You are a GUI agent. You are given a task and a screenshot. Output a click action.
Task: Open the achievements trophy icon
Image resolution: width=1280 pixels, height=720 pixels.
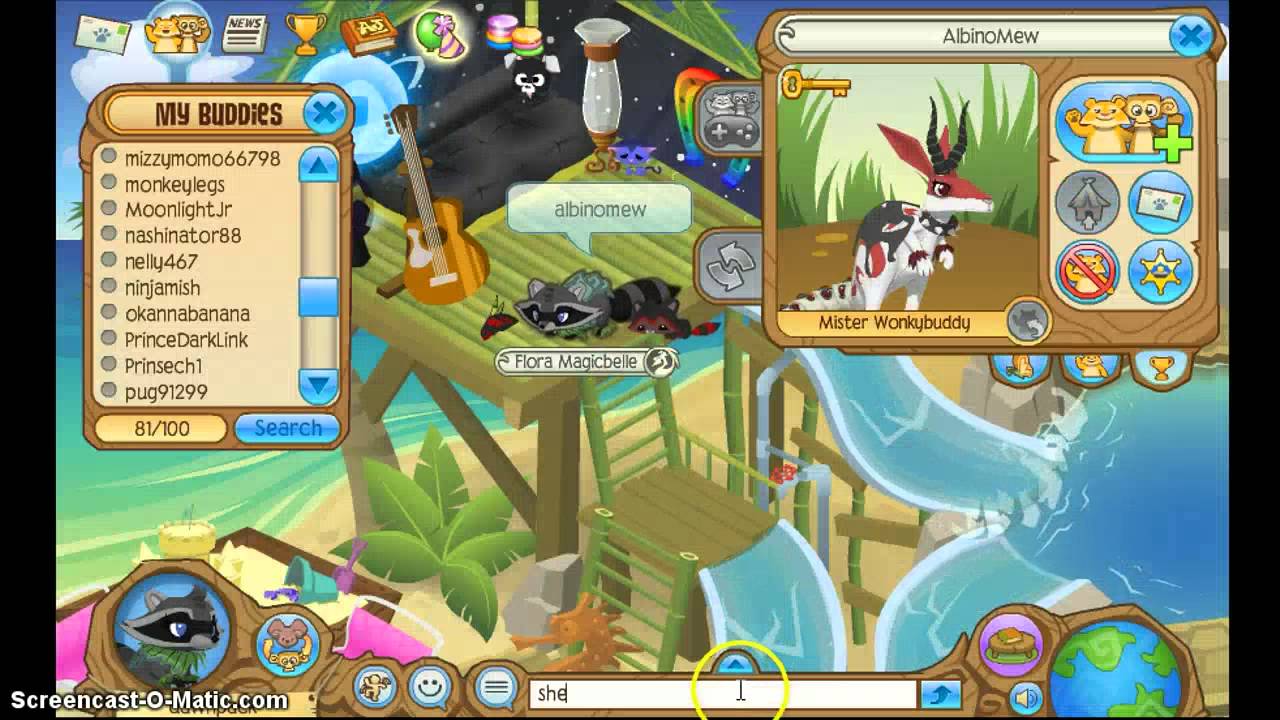(305, 33)
